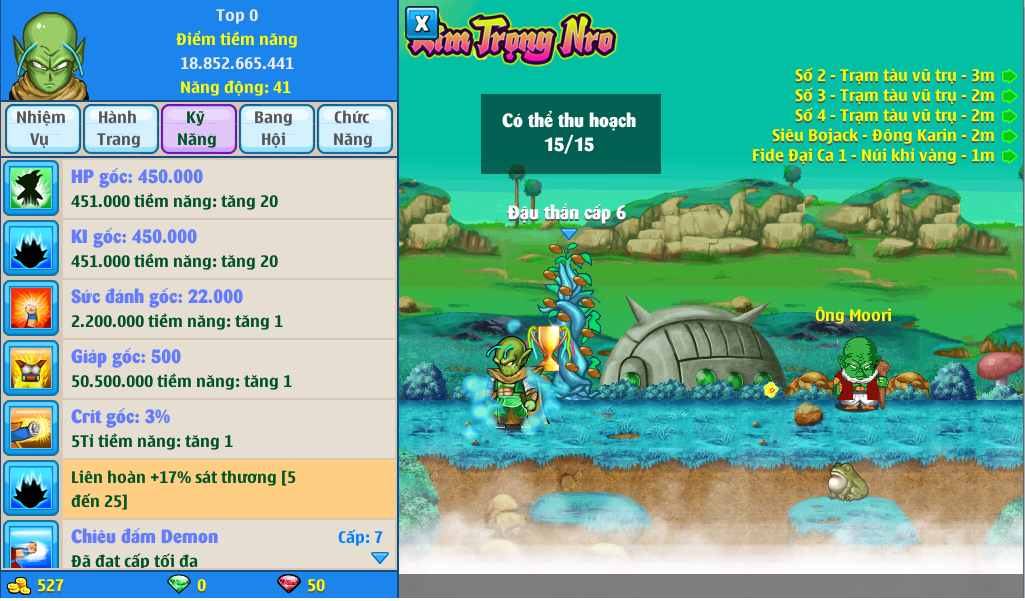The height and width of the screenshot is (601, 1025).
Task: Close the panel with the X button
Action: pos(422,23)
